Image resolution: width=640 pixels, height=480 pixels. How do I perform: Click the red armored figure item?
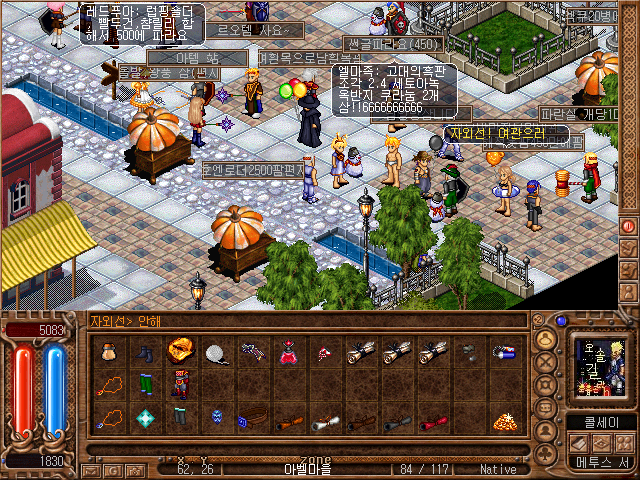pyautogui.click(x=180, y=386)
